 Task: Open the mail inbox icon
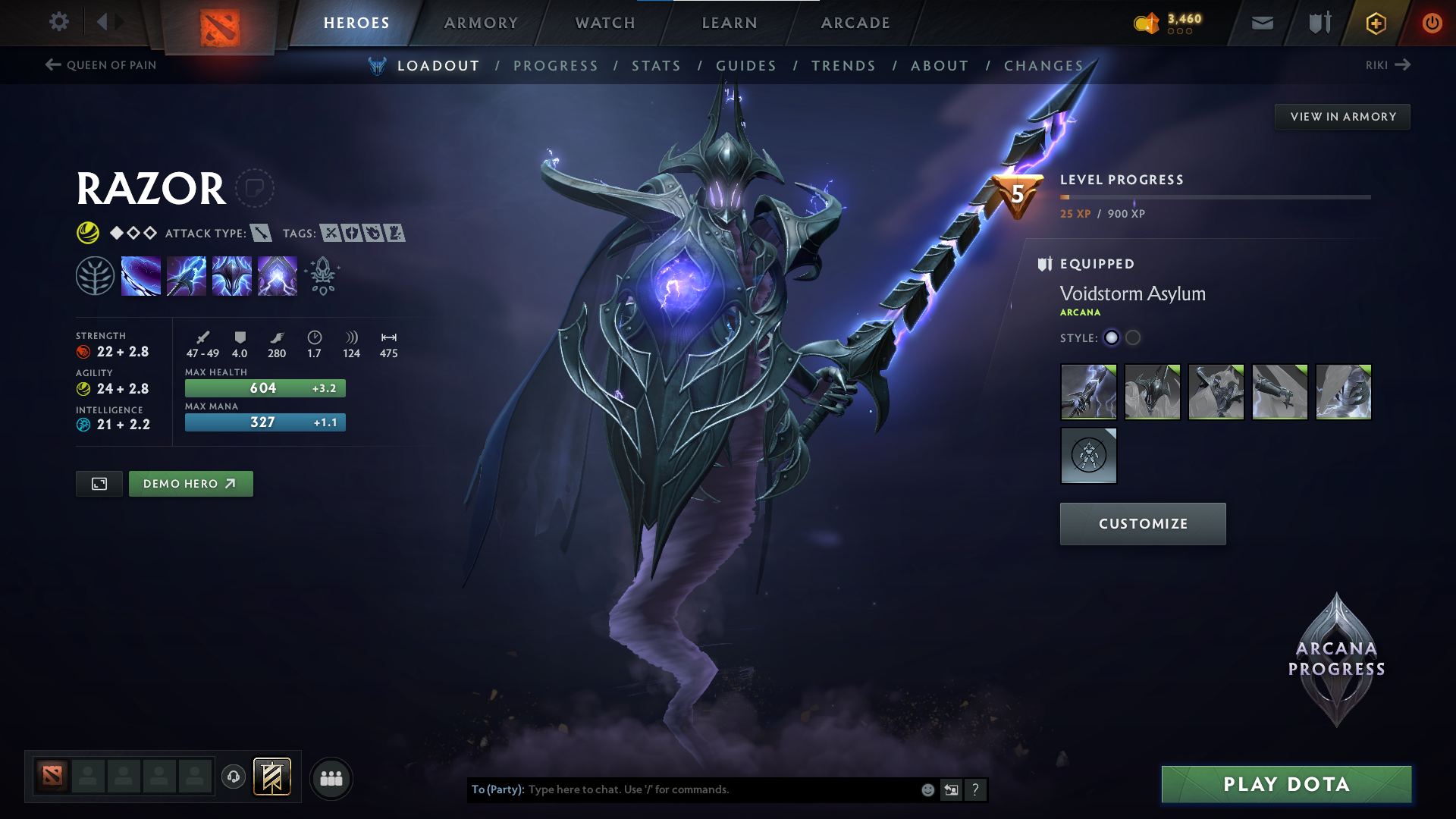pyautogui.click(x=1261, y=23)
